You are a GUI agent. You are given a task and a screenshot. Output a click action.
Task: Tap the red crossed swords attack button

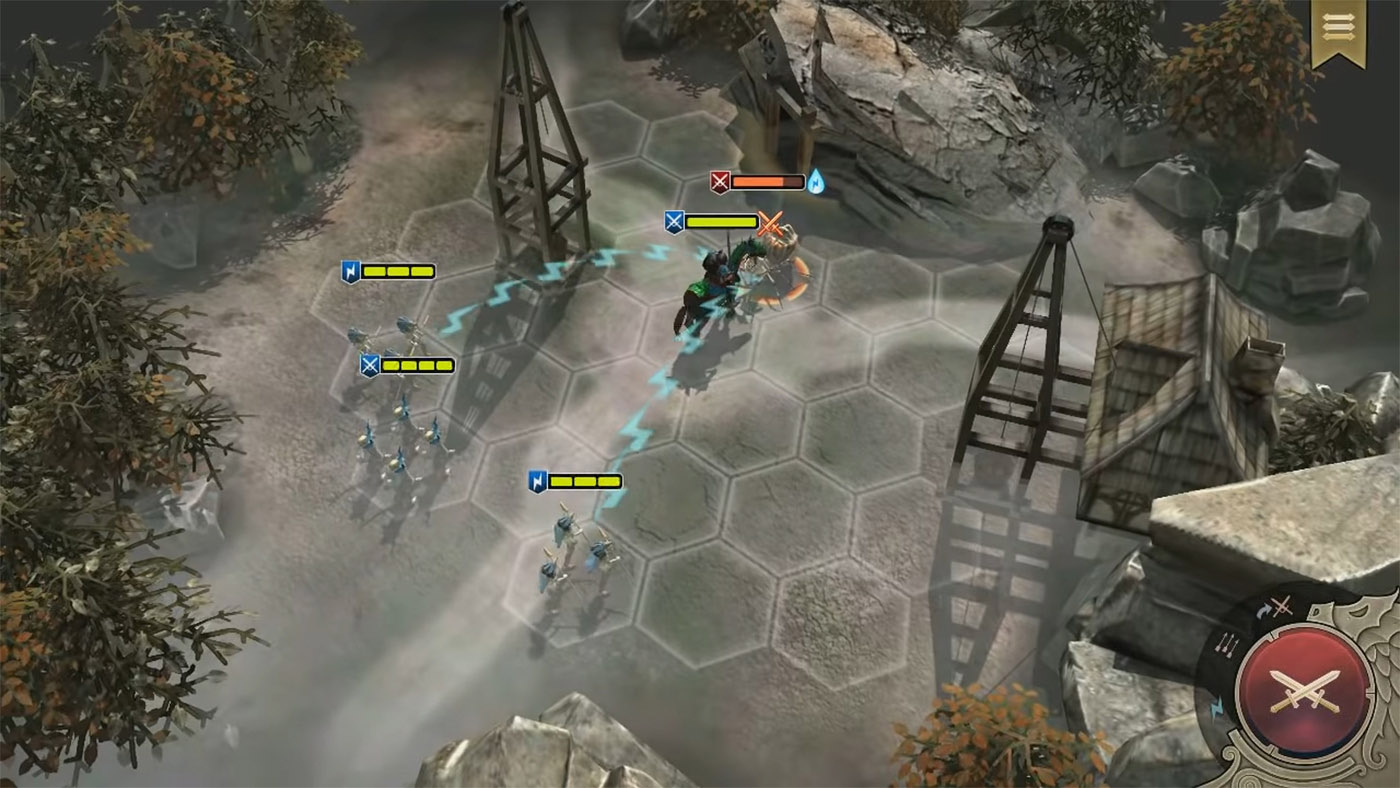[1307, 691]
